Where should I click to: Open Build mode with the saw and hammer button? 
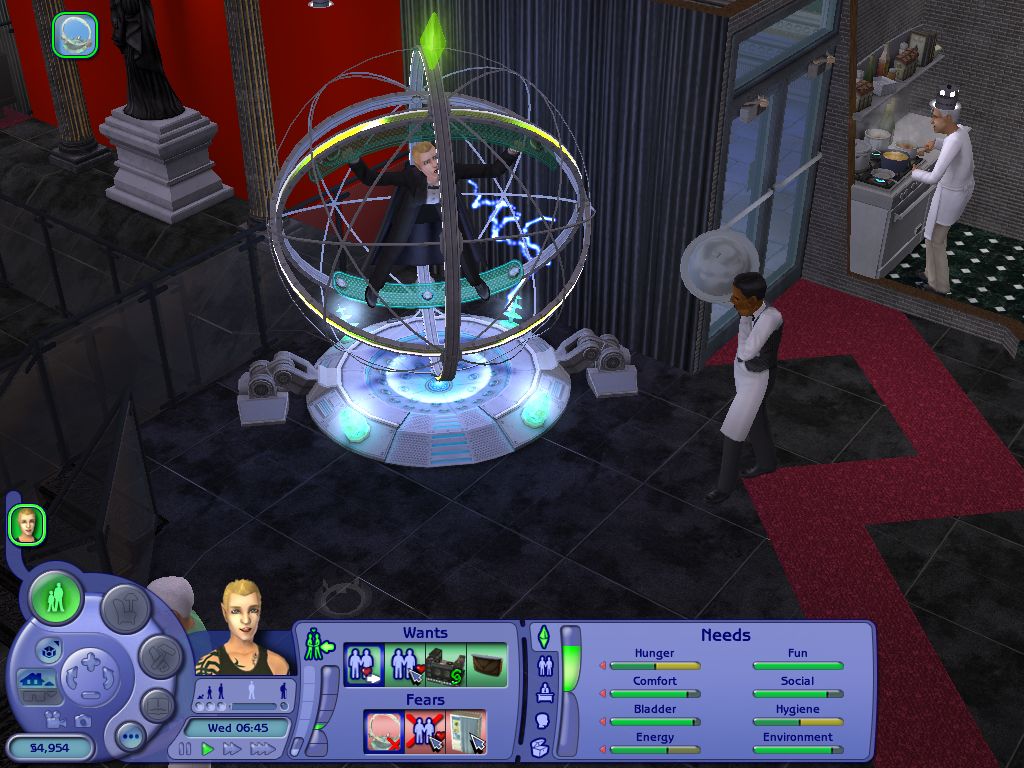coord(159,657)
